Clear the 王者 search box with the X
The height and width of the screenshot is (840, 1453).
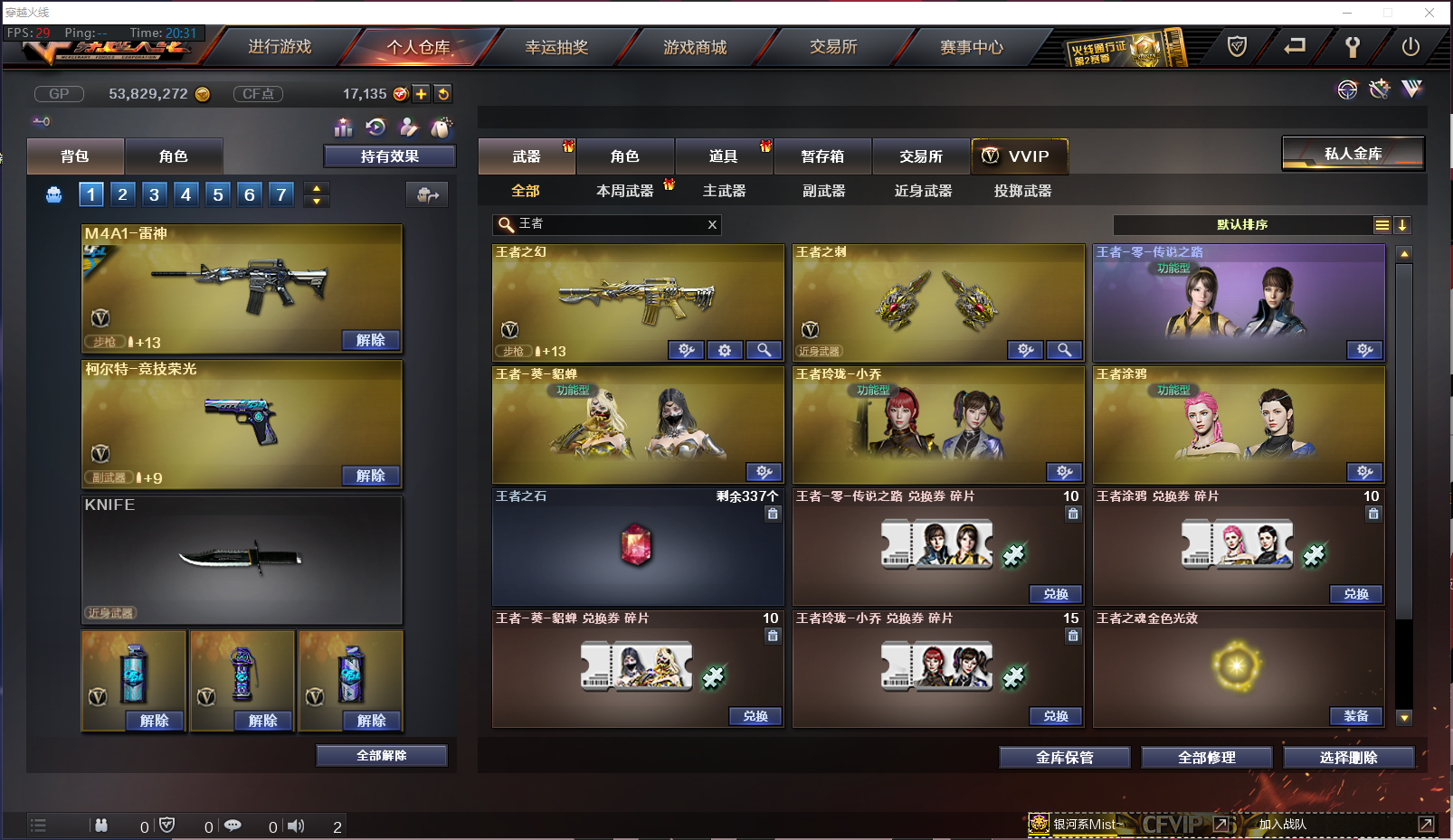(x=712, y=224)
